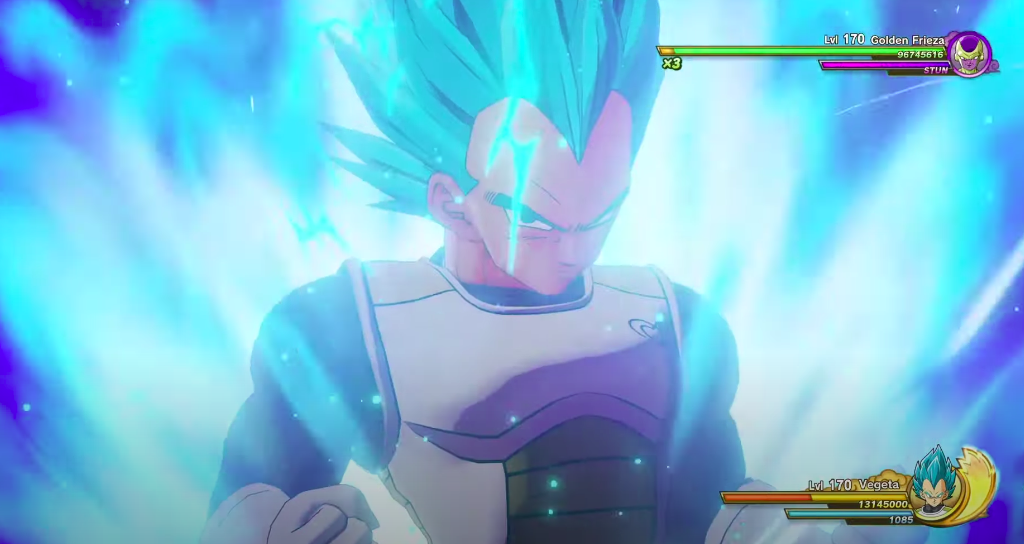Click the Golden Frieza enemy portrait

(x=969, y=53)
